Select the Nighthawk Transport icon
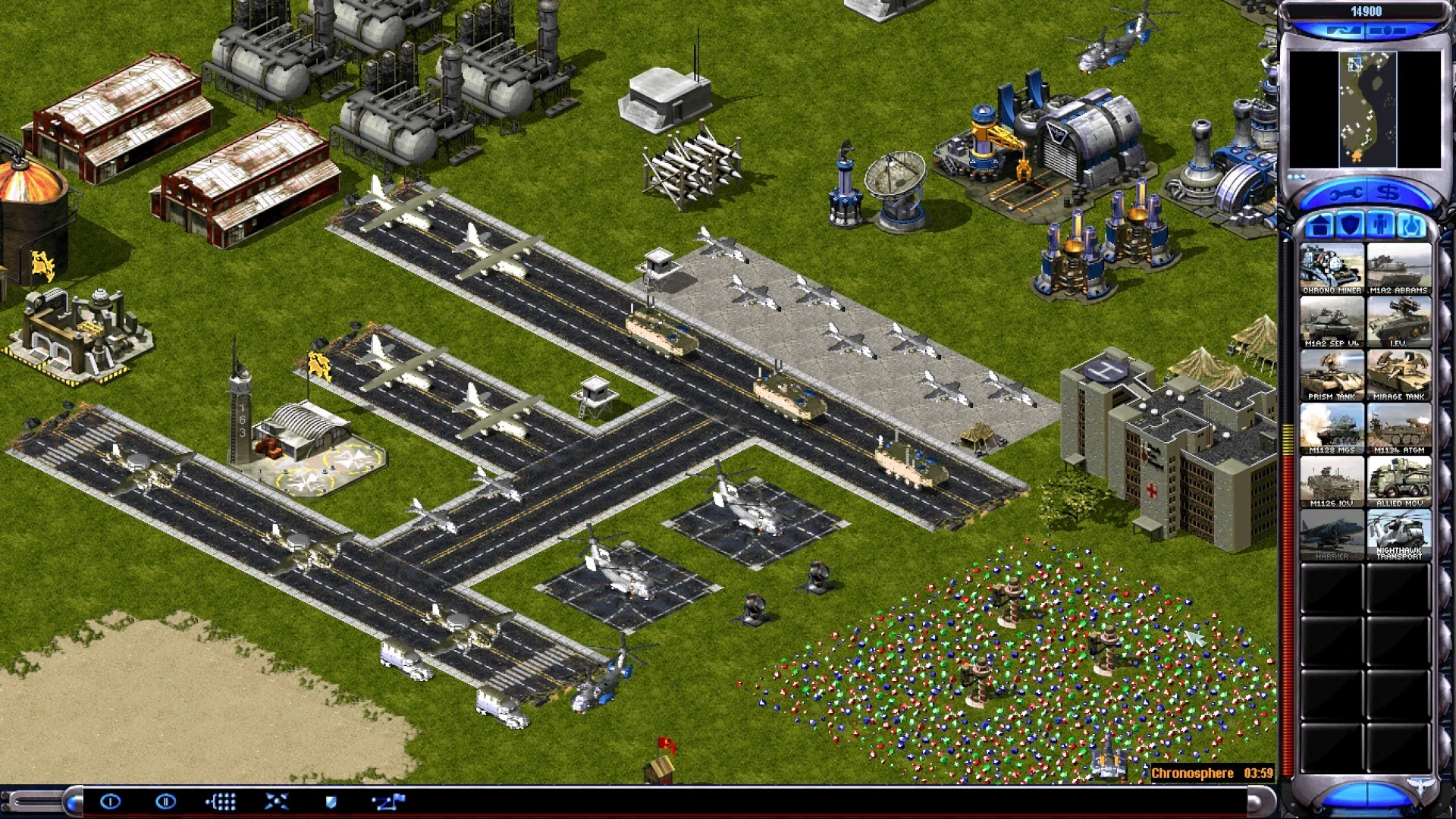The width and height of the screenshot is (1456, 819). 1399,535
